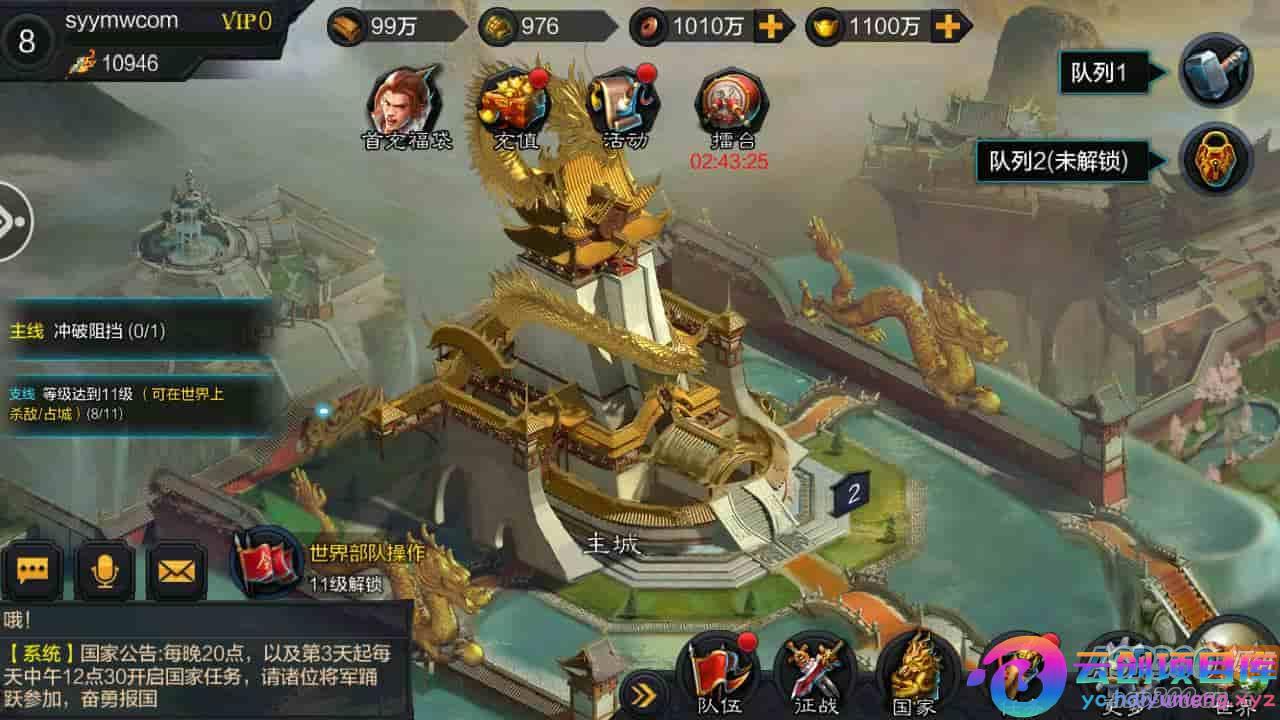Add gold ingots with the 1100万 plus
Viewport: 1280px width, 720px height.
(x=946, y=27)
